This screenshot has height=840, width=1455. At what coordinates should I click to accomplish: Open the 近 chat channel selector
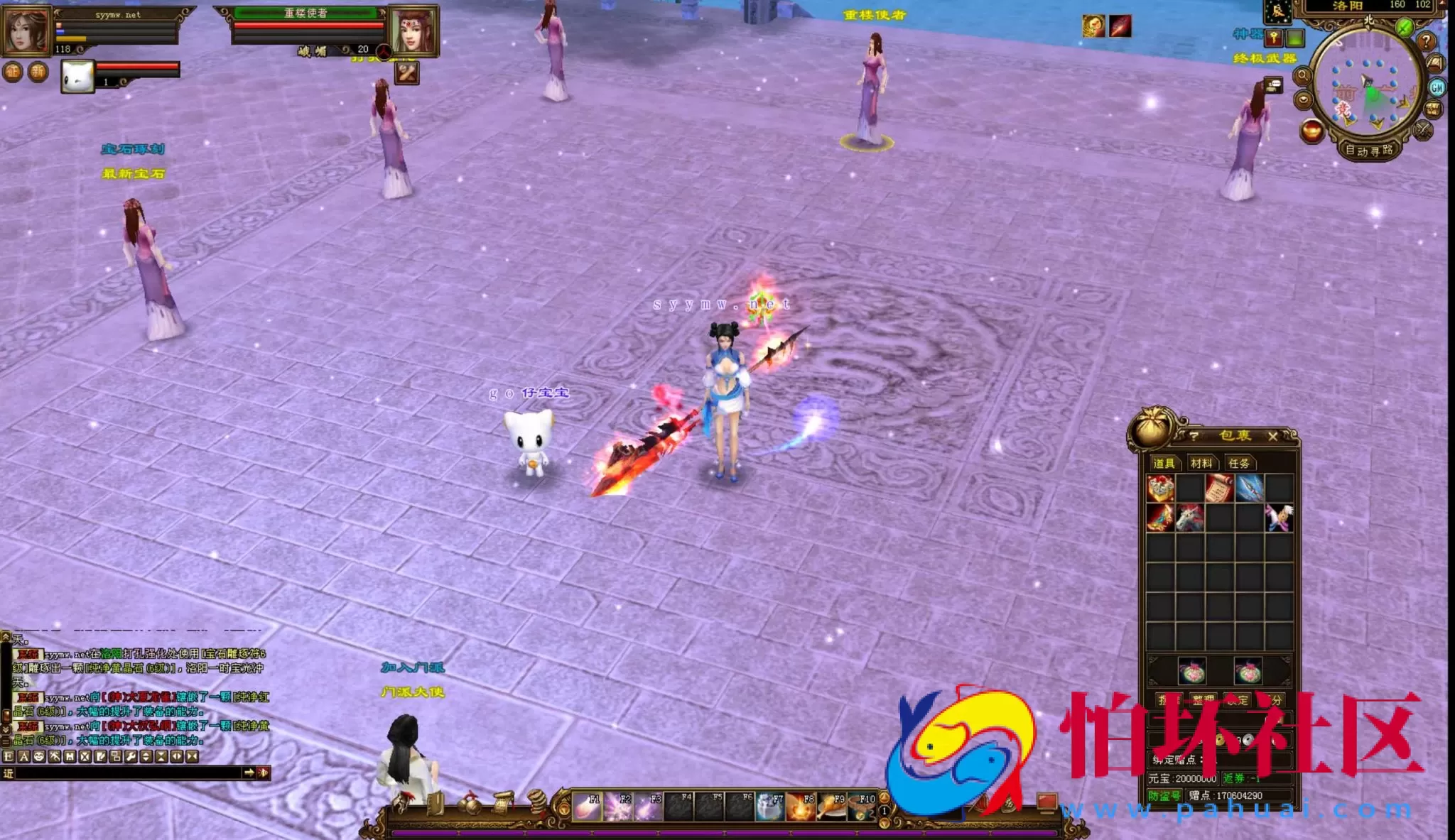pos(9,773)
